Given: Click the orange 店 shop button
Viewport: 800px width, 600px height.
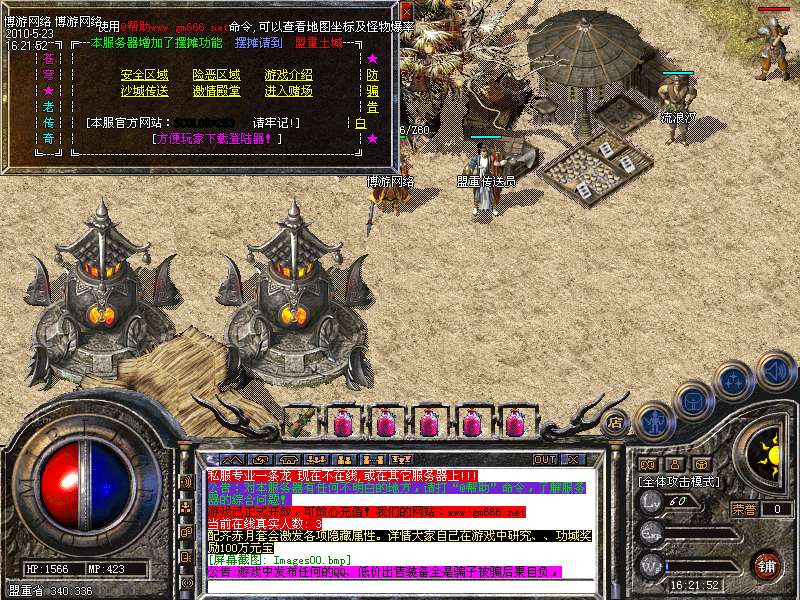Looking at the screenshot, I should (x=614, y=421).
